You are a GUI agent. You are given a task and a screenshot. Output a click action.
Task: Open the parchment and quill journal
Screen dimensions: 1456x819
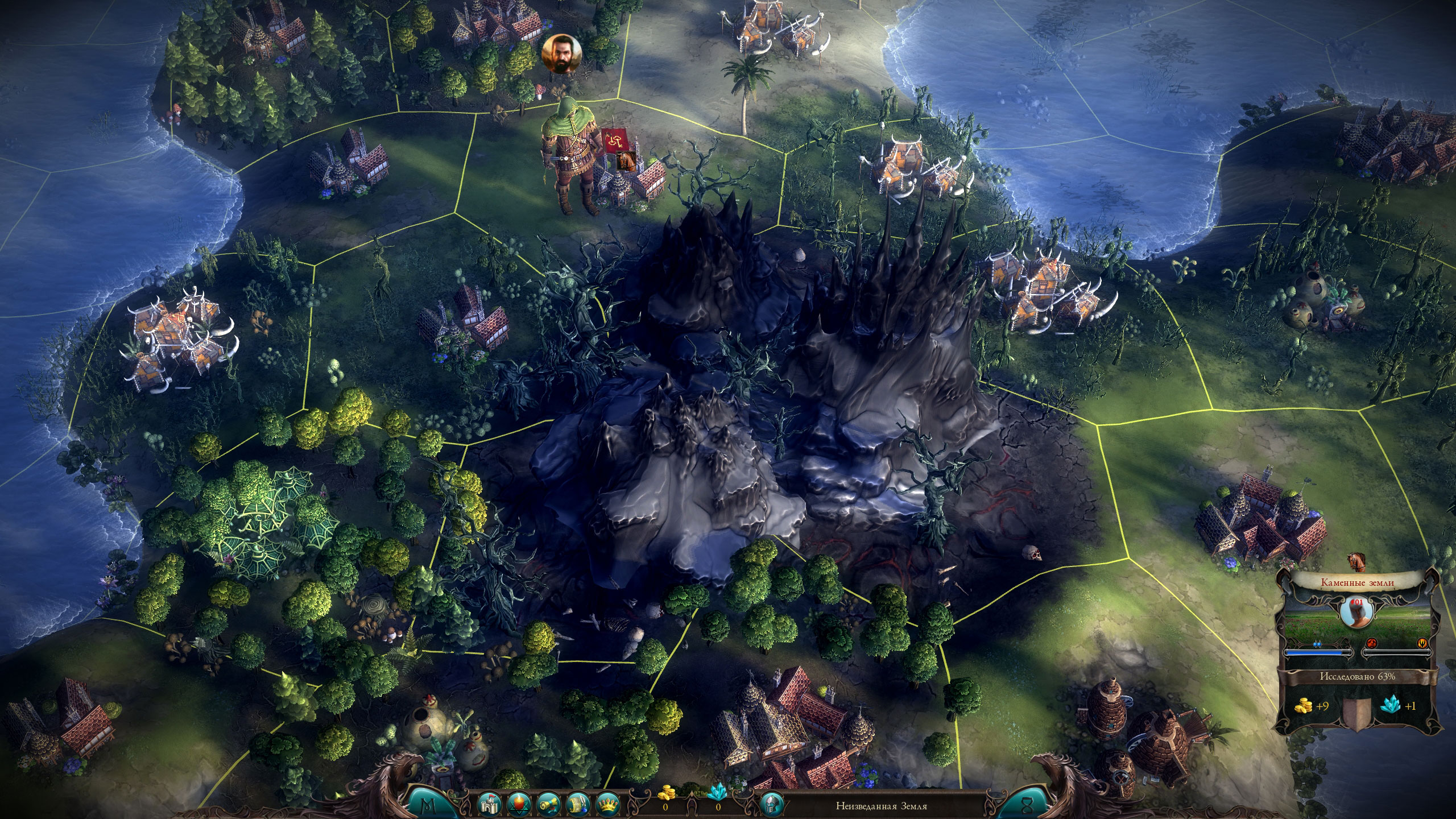[x=577, y=804]
